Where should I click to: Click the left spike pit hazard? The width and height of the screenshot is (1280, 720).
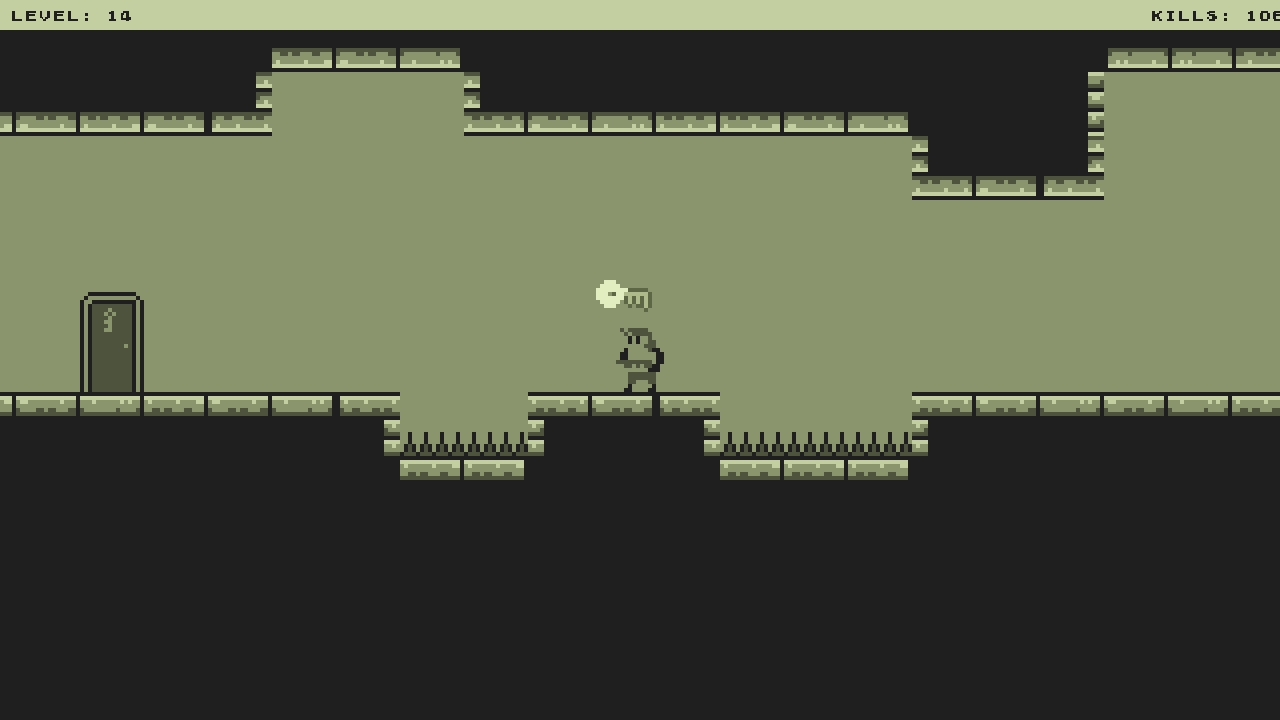(463, 443)
